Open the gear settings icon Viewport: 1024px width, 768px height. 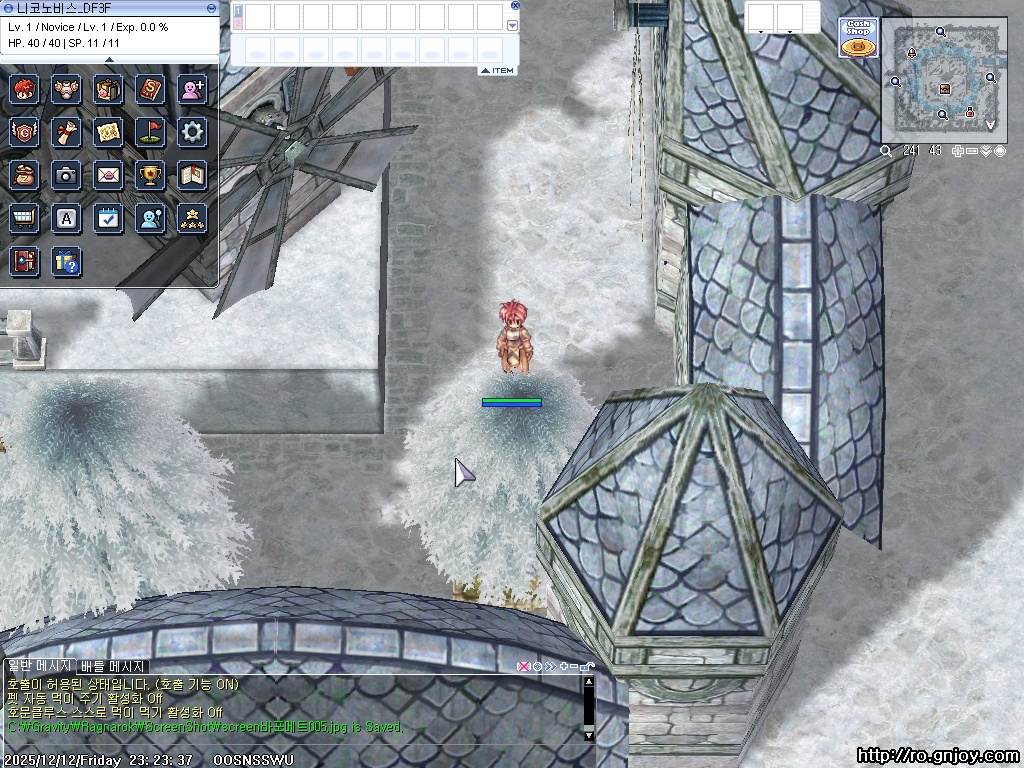pos(192,132)
